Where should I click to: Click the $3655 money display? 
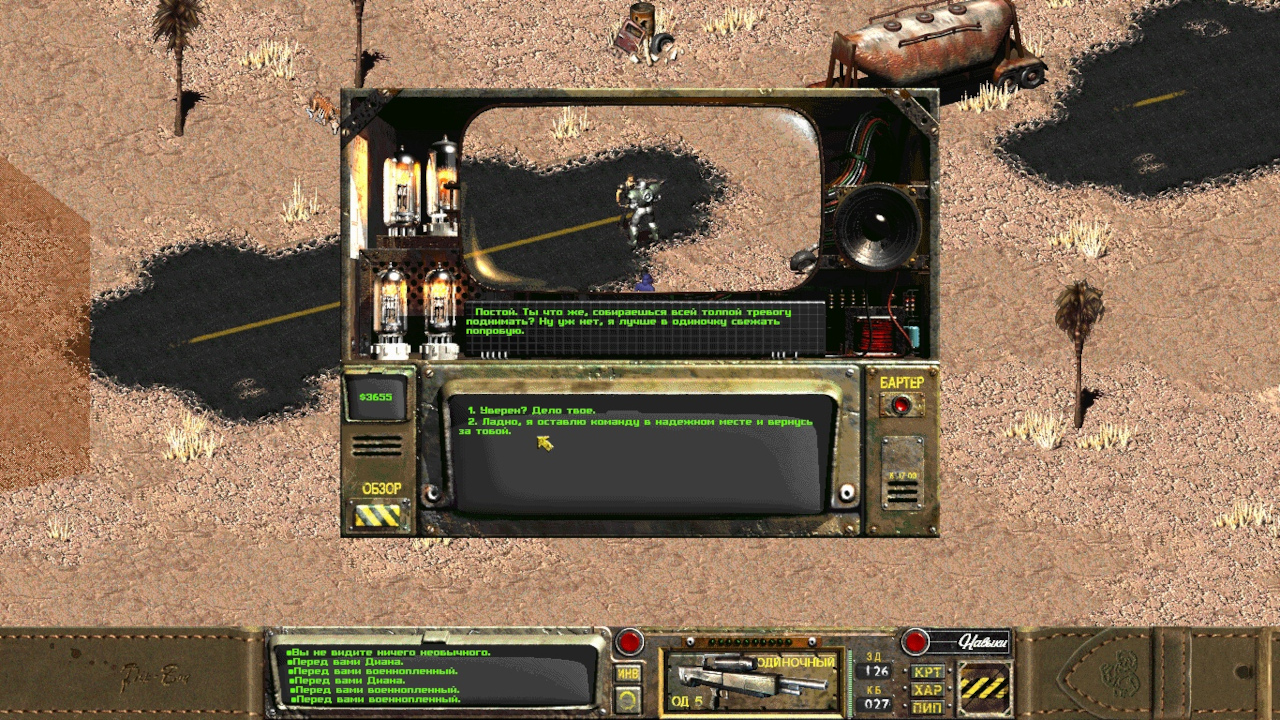(378, 397)
